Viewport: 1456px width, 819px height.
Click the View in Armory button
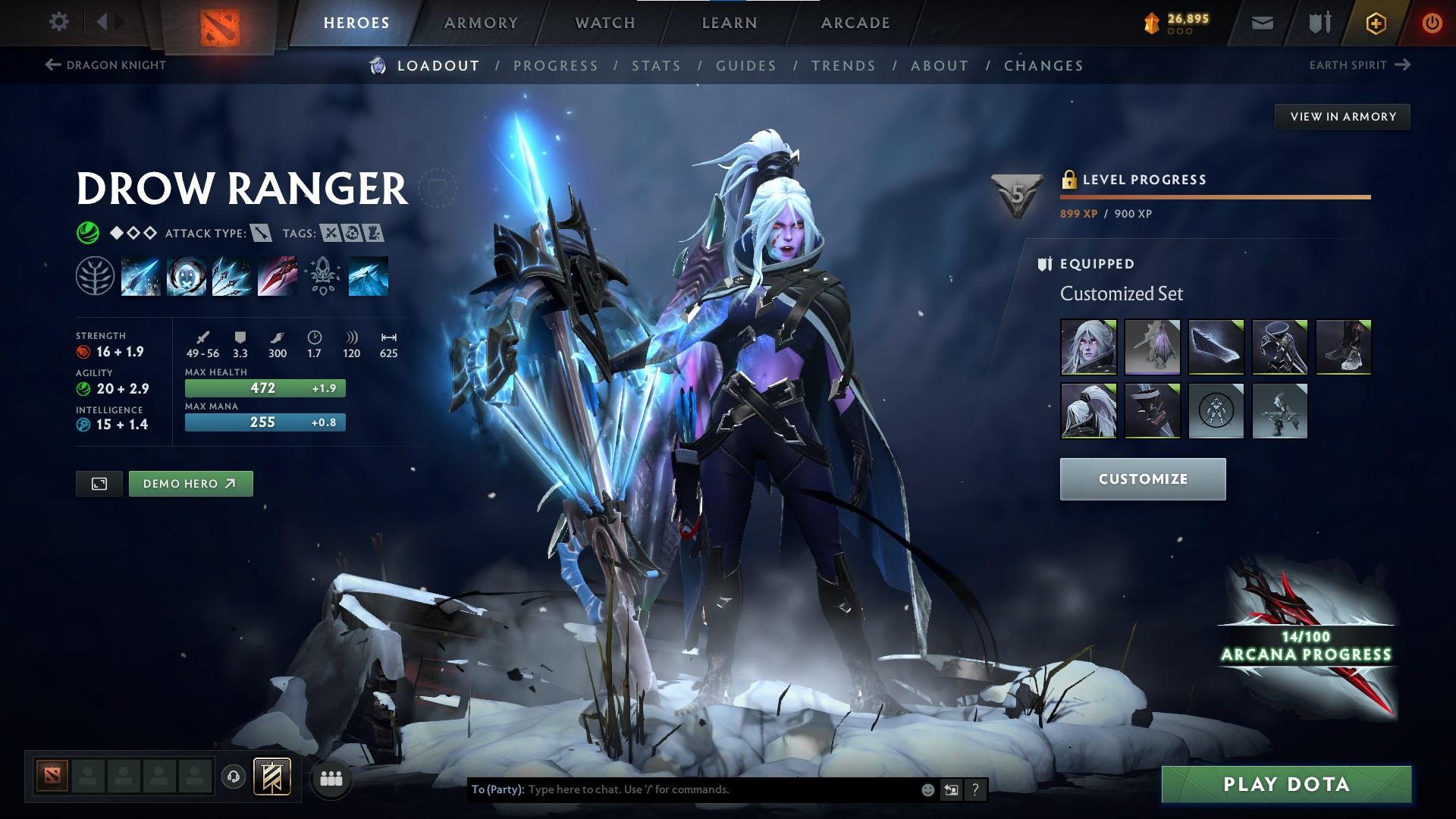(x=1342, y=117)
